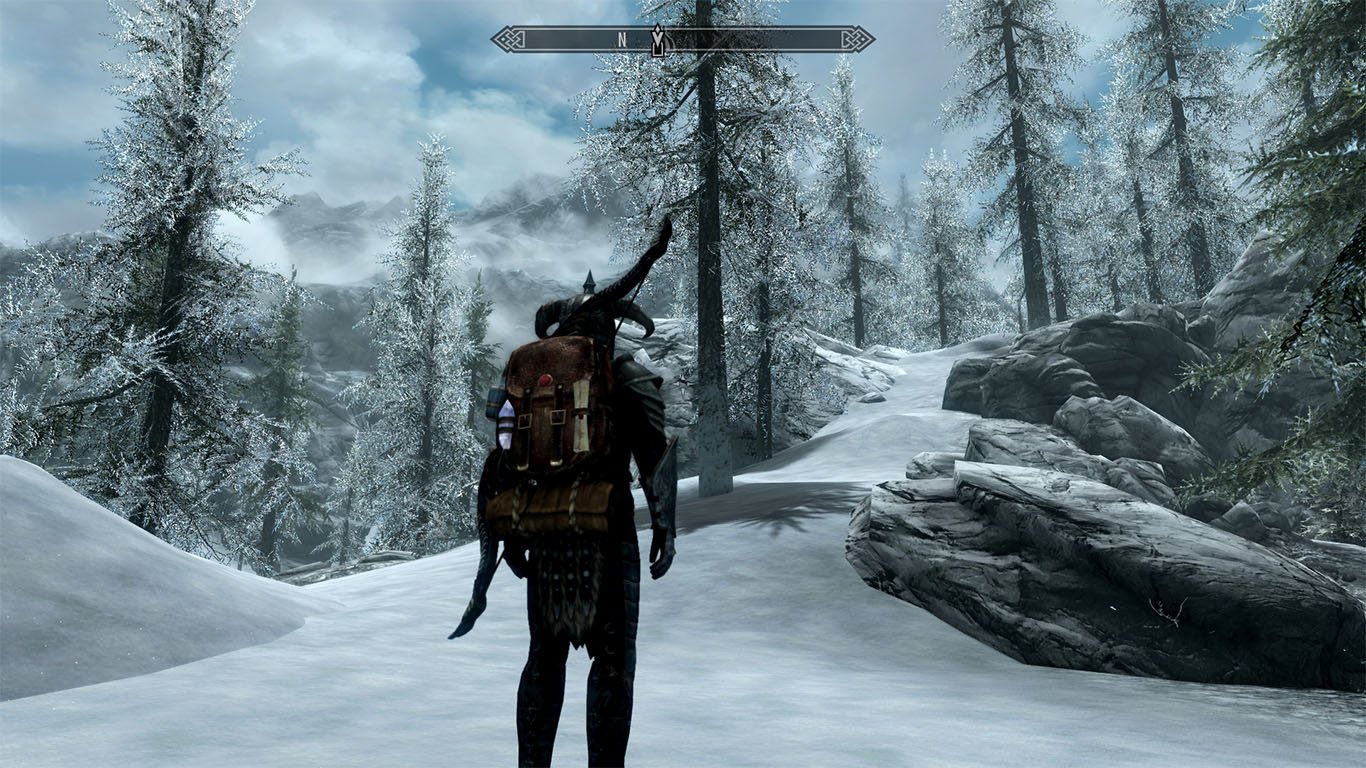
Task: Select the compass bar frame
Action: 570,39
